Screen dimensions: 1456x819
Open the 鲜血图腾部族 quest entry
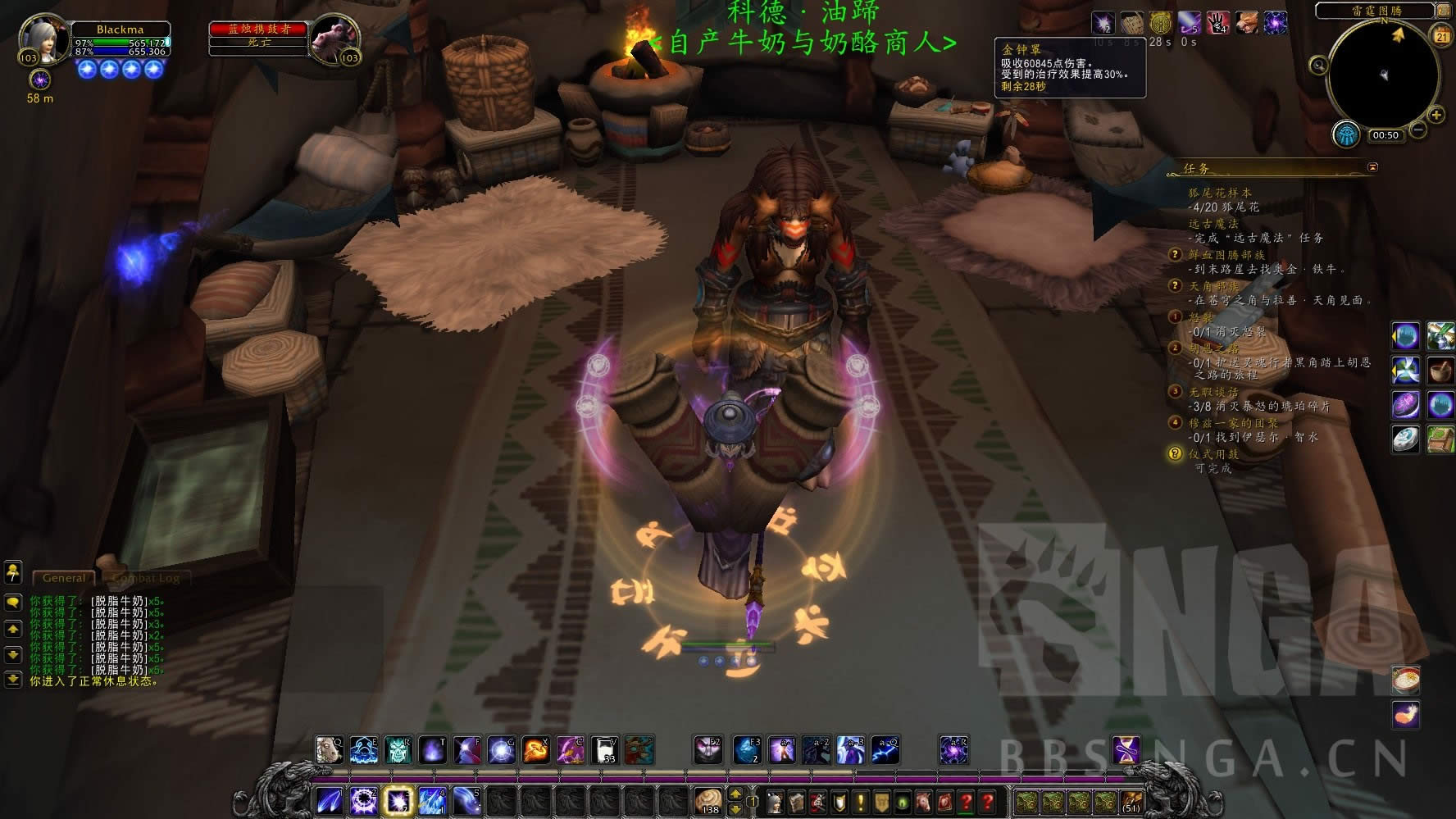(1226, 255)
